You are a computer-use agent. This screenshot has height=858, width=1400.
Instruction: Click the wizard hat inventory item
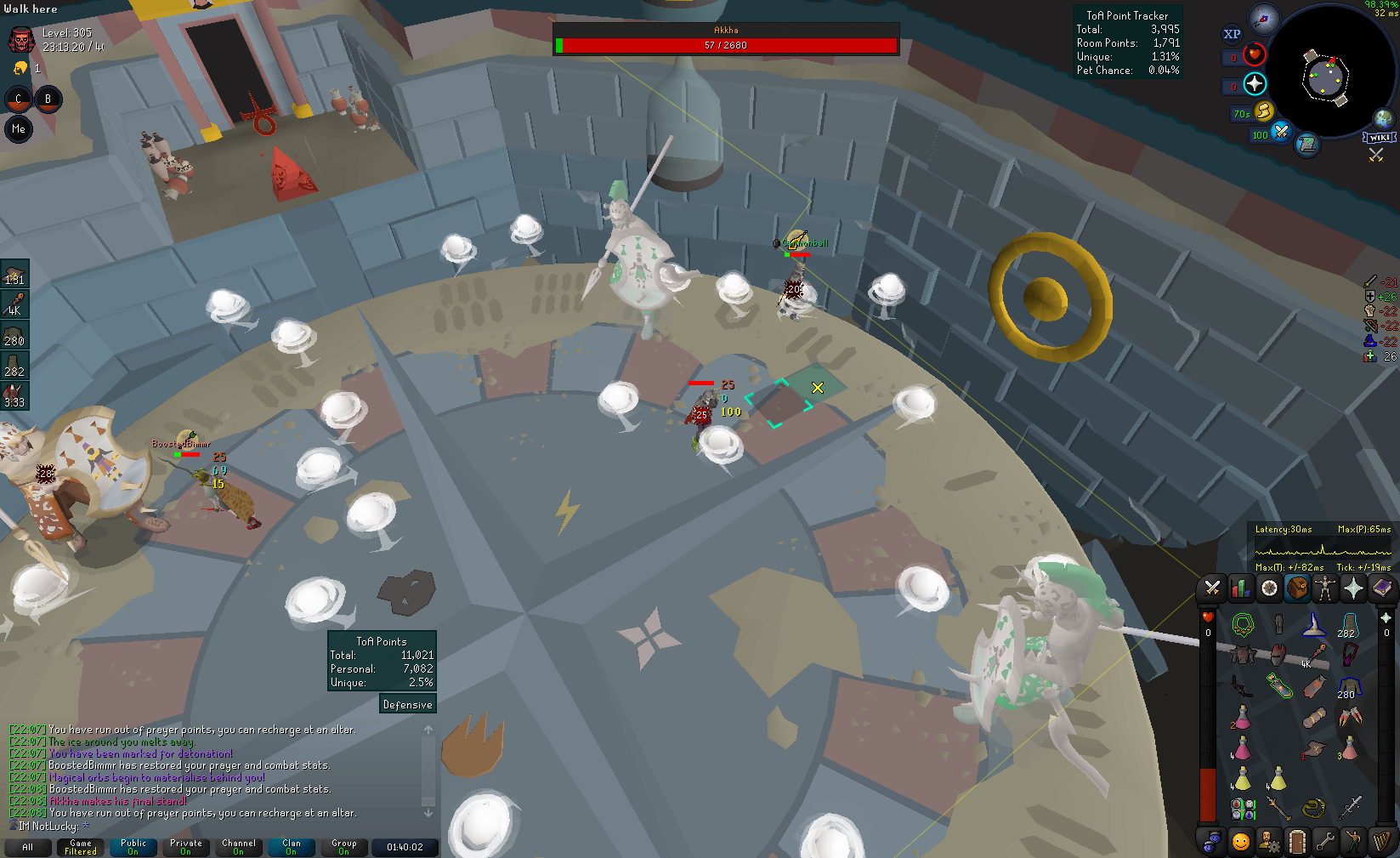(x=1314, y=627)
